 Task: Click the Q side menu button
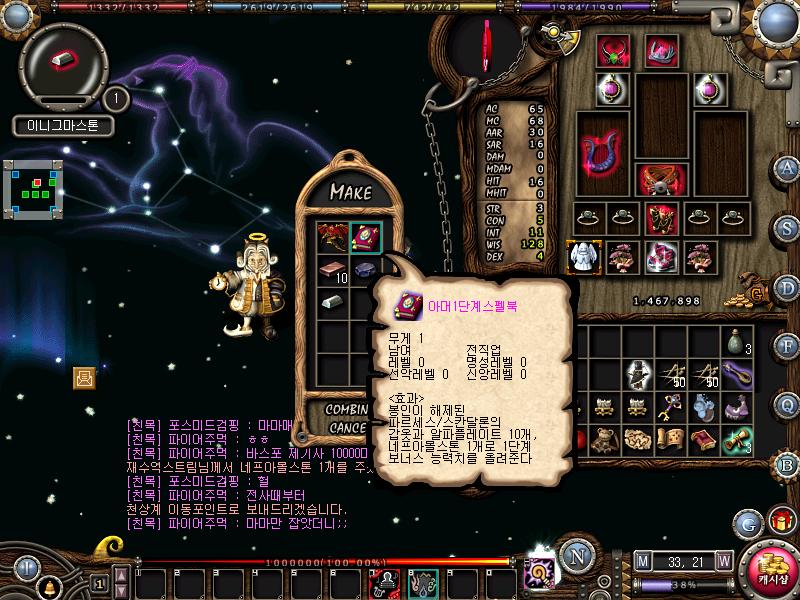pyautogui.click(x=788, y=403)
